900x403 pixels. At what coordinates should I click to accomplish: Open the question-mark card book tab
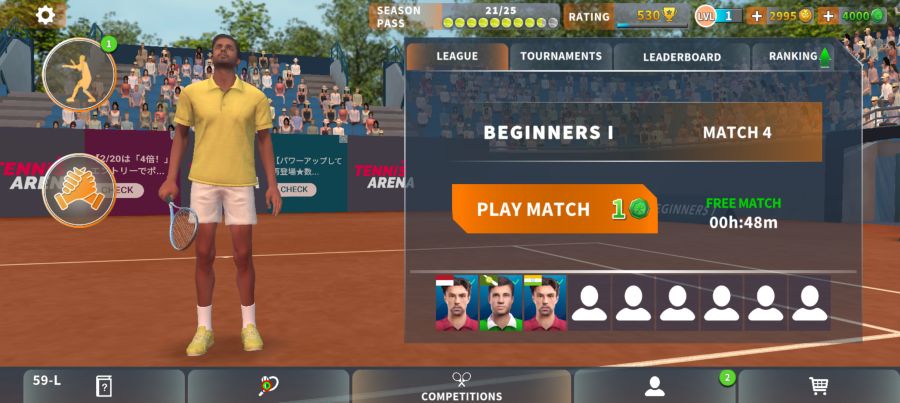pyautogui.click(x=103, y=386)
